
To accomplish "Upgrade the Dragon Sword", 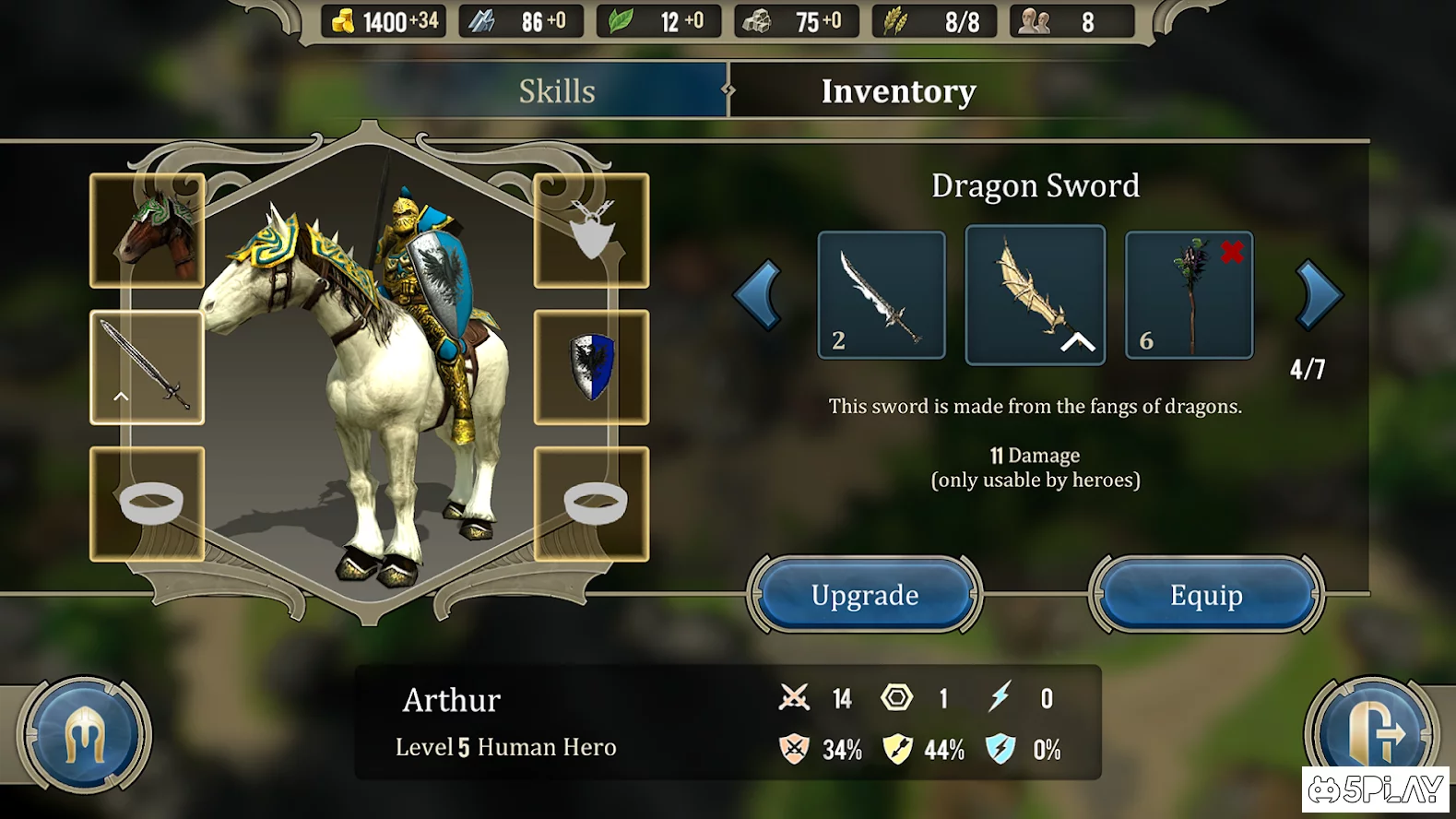I will 864,595.
